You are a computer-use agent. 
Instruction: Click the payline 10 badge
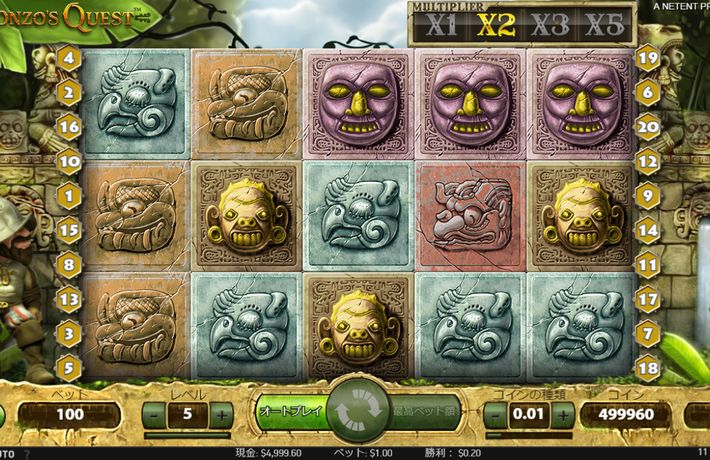click(70, 159)
